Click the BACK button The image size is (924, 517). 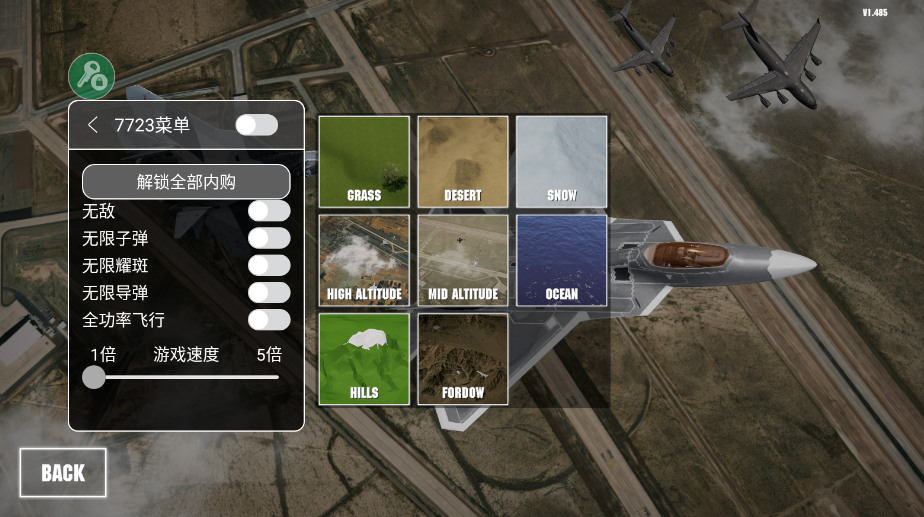click(x=63, y=473)
